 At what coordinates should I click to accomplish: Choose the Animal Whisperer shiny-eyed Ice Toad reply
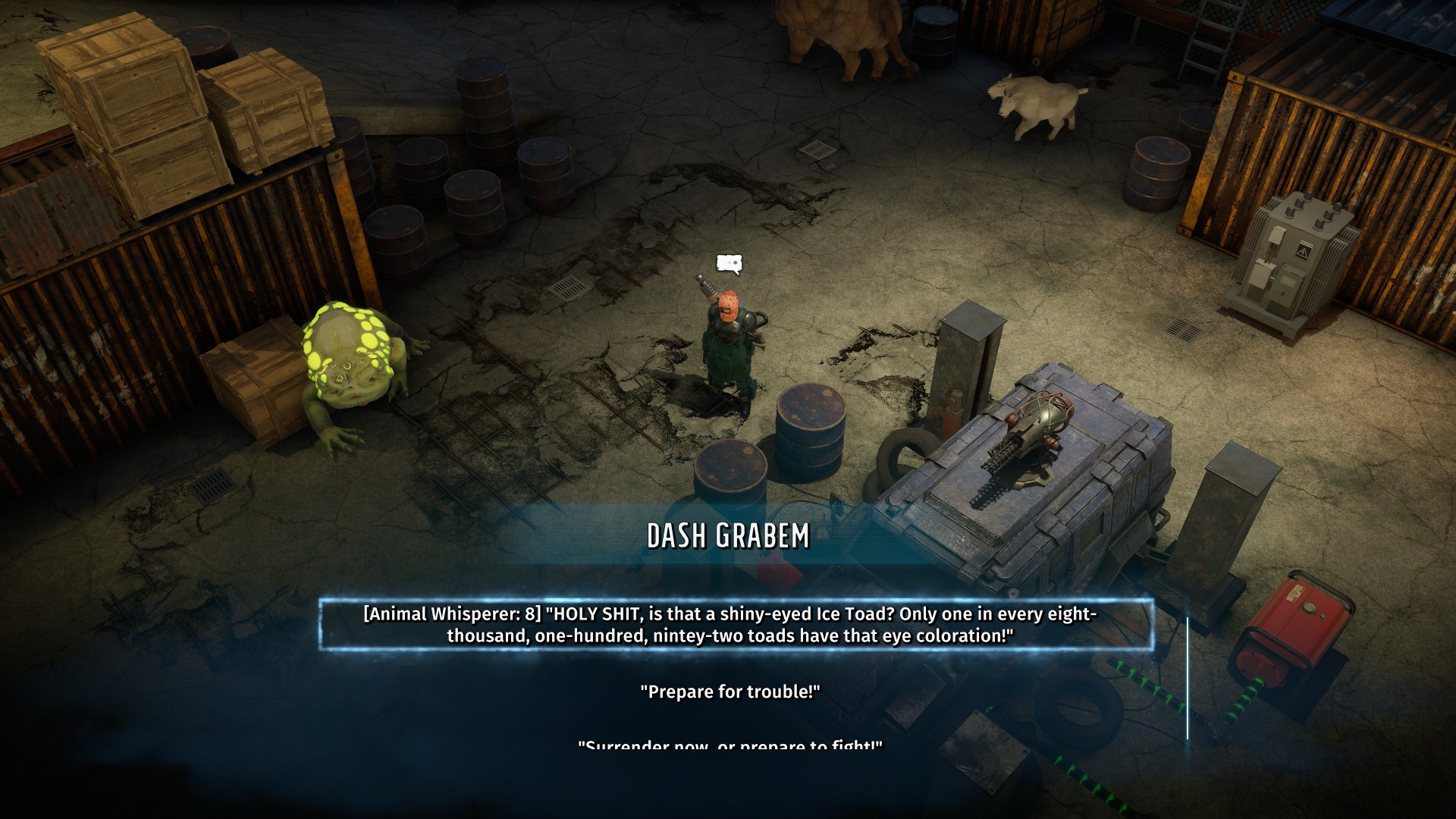[730, 625]
